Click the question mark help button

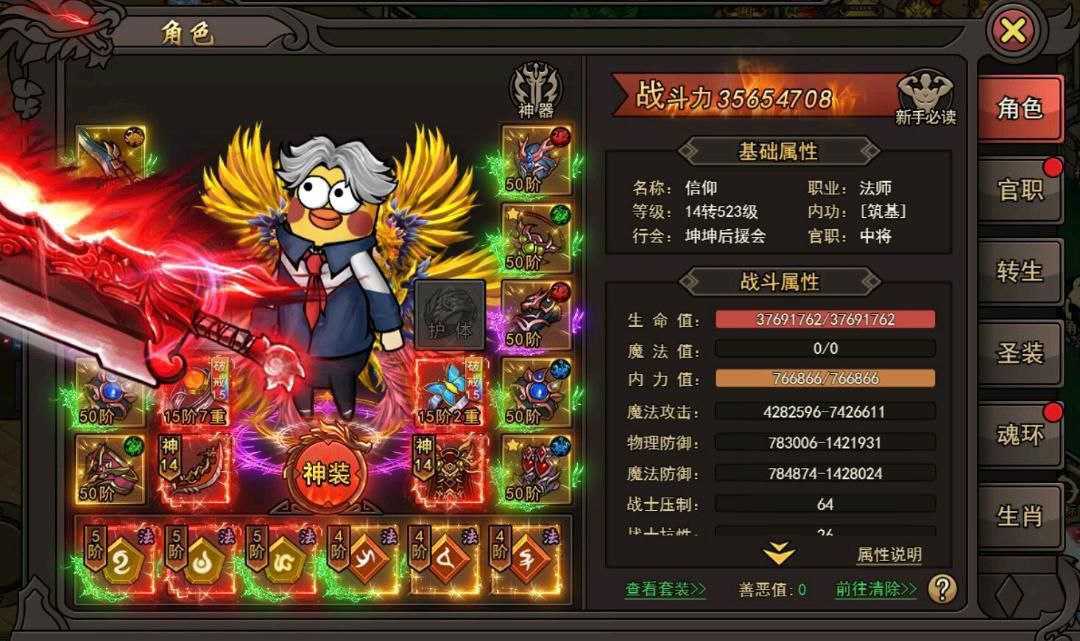tap(942, 589)
